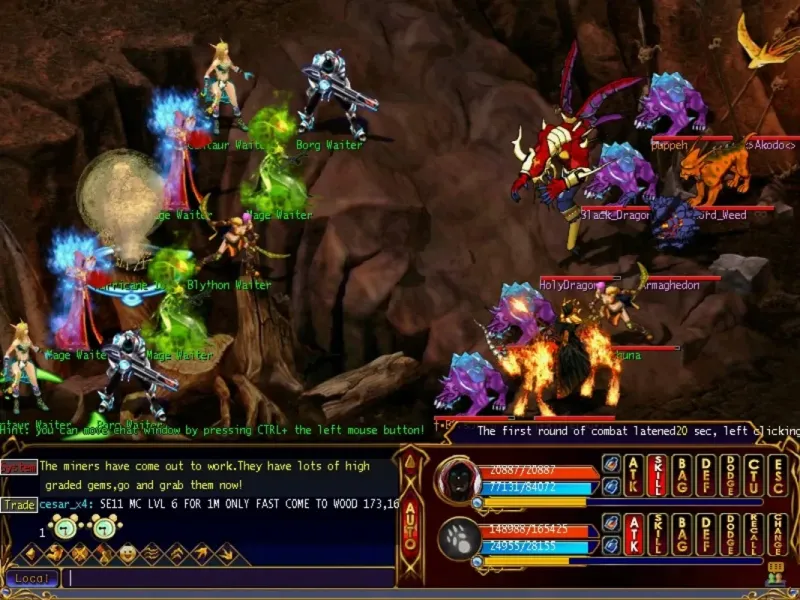Select the character's DEF command
The width and height of the screenshot is (800, 600).
pyautogui.click(x=706, y=476)
